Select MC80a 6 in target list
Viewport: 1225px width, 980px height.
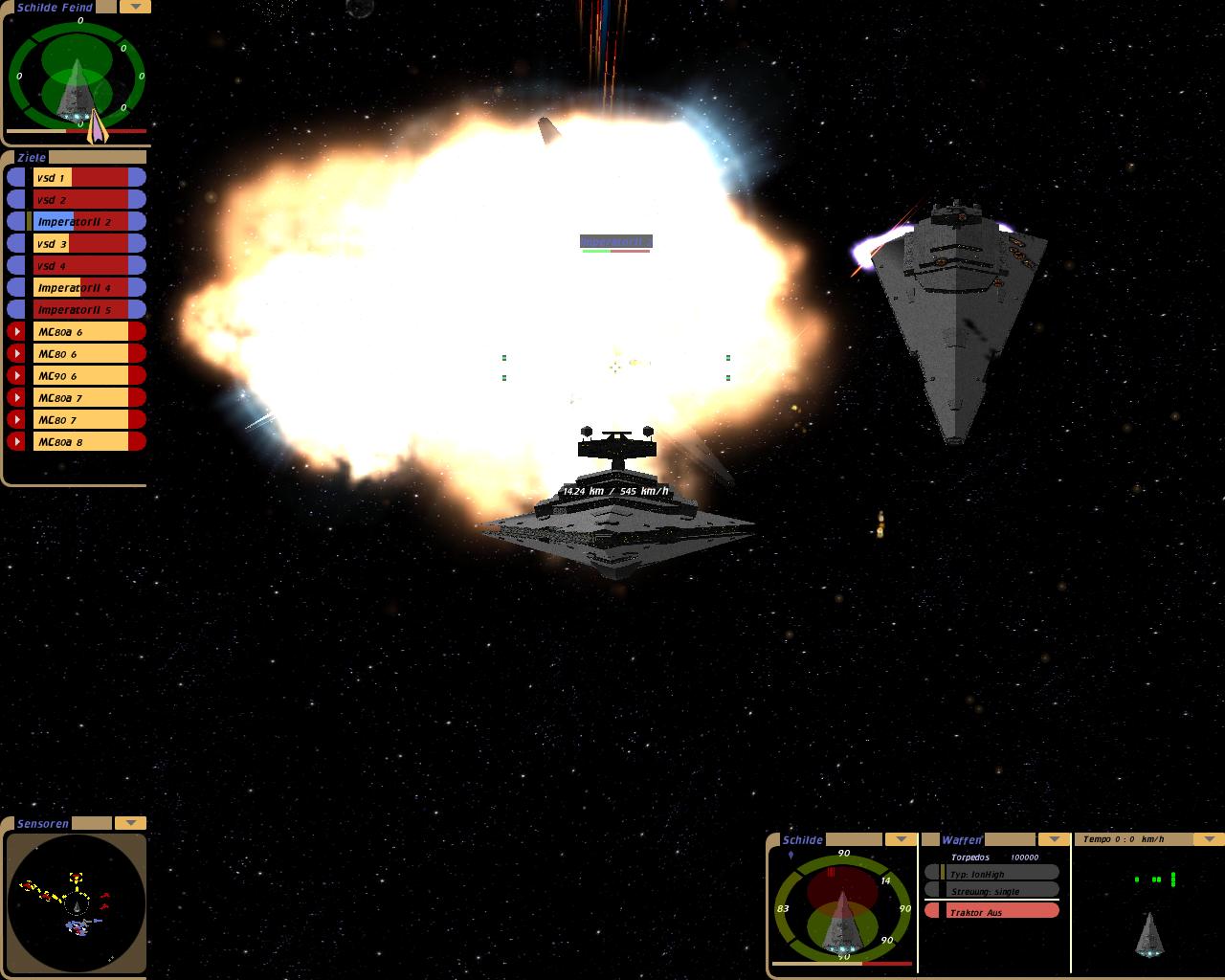click(x=80, y=331)
